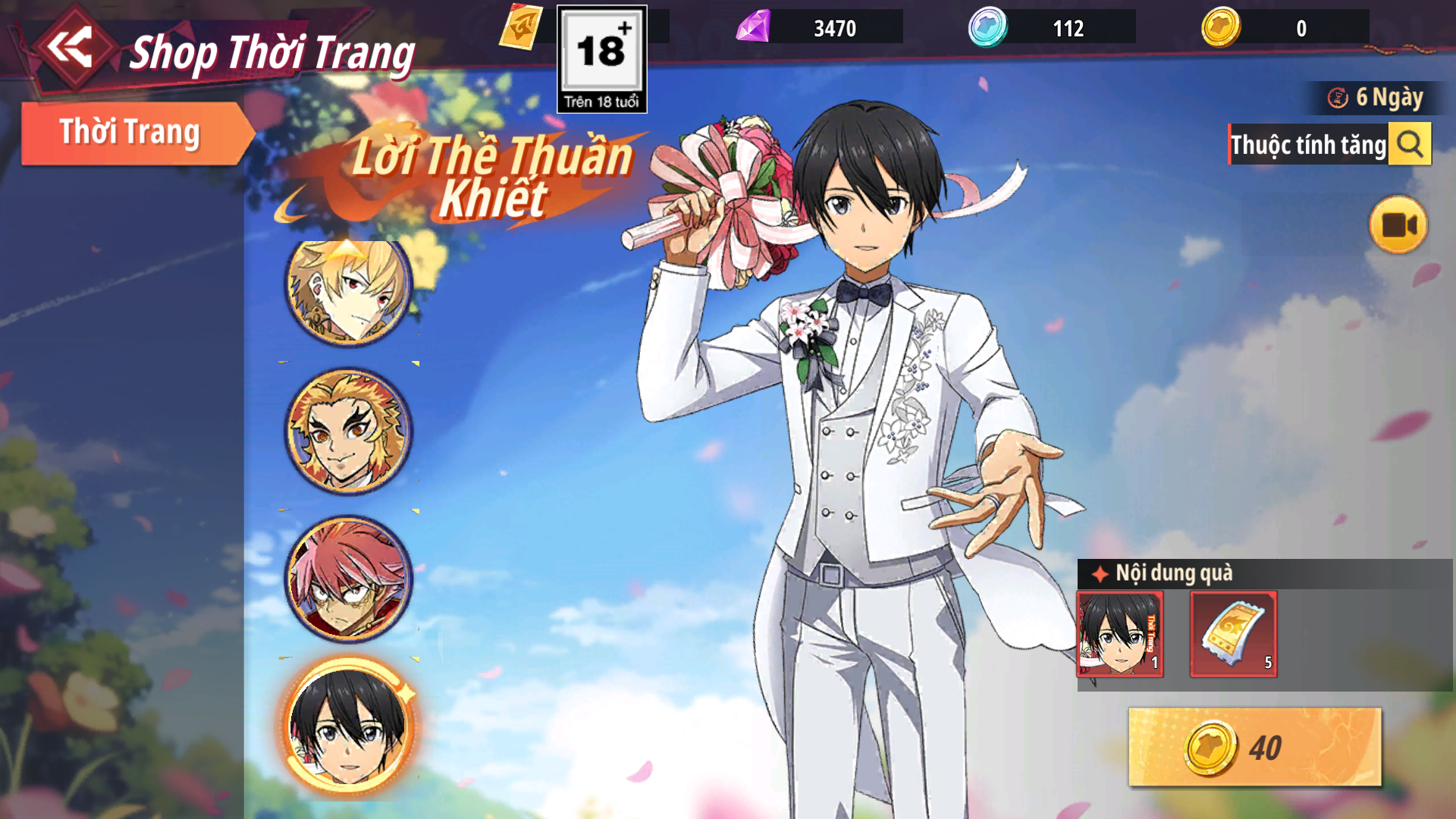The height and width of the screenshot is (819, 1456).
Task: Tap the golden ticket currency icon
Action: coord(521,27)
